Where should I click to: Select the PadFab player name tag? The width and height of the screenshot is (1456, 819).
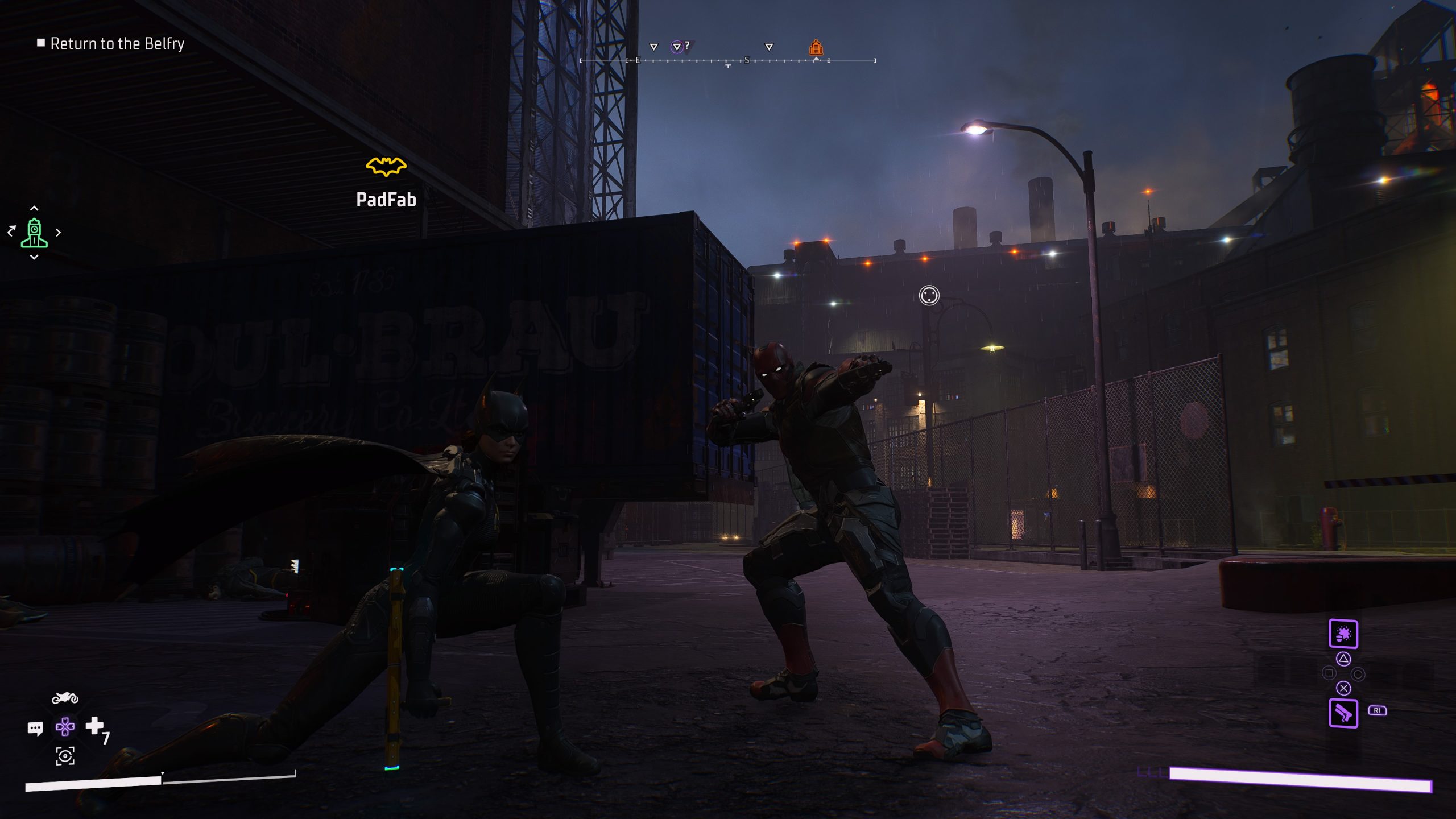pos(386,200)
